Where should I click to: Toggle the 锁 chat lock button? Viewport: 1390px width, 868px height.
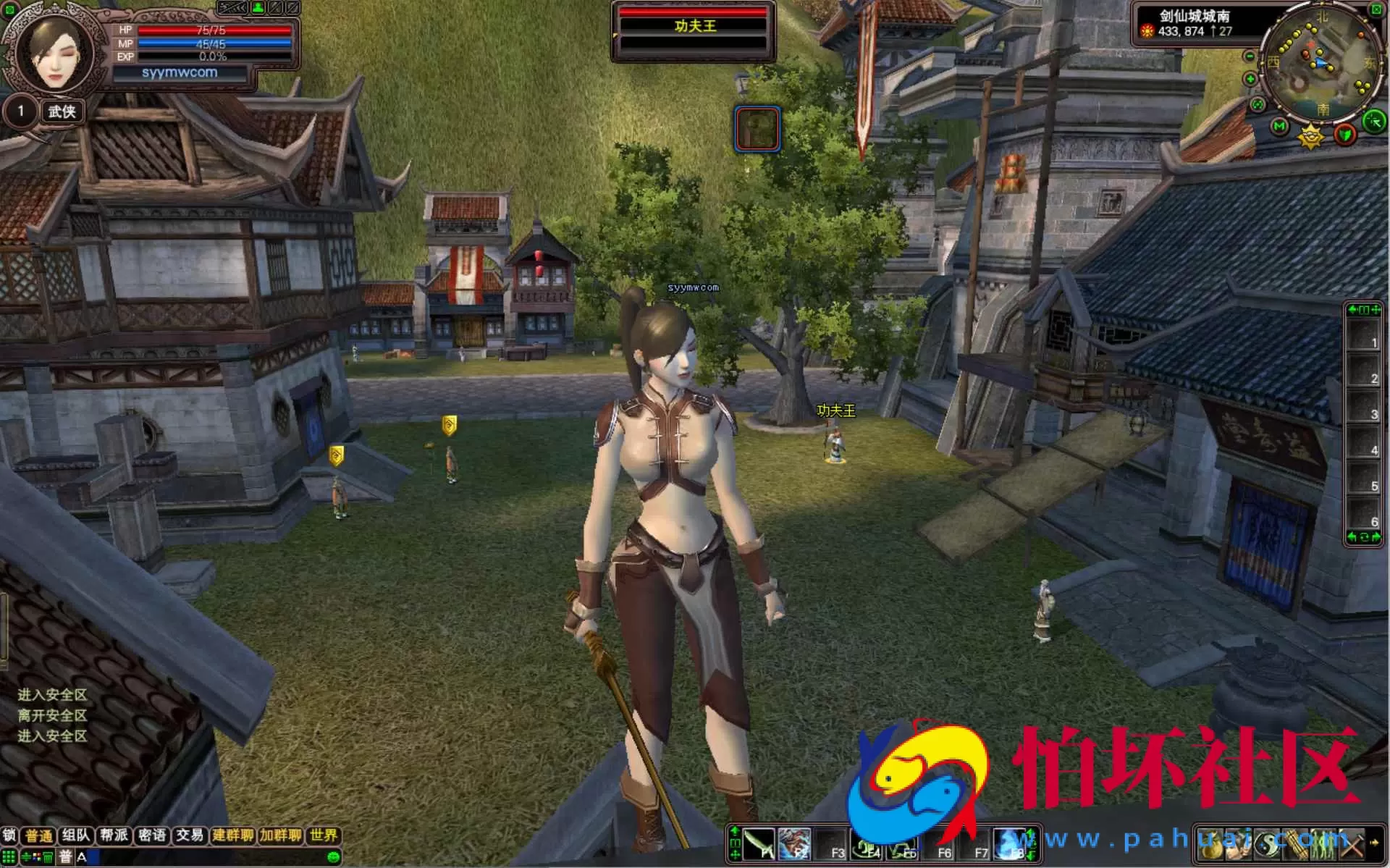[x=9, y=835]
